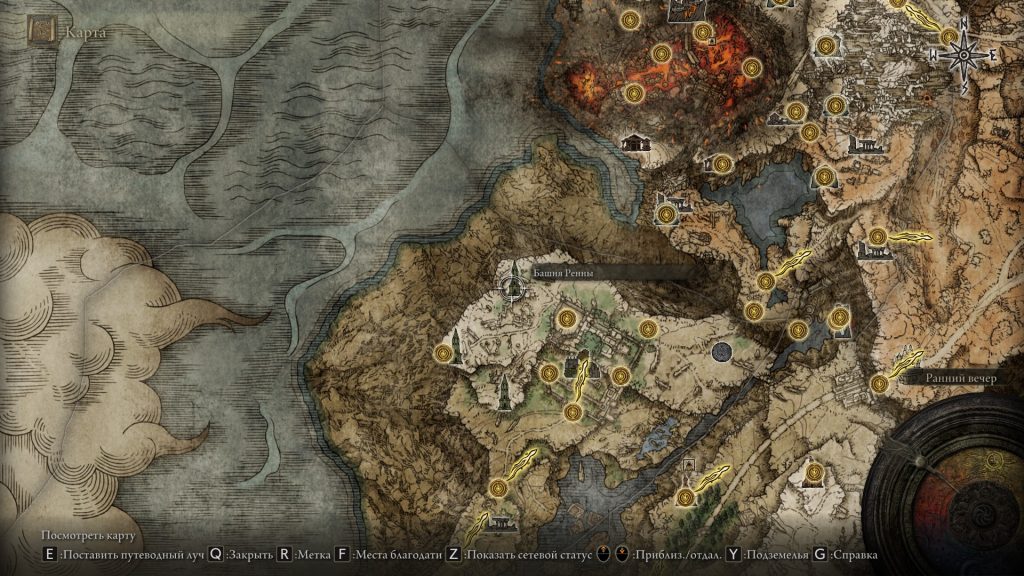Select the grace site inside the lava zone
Screen dimensions: 1024x576
(661, 53)
